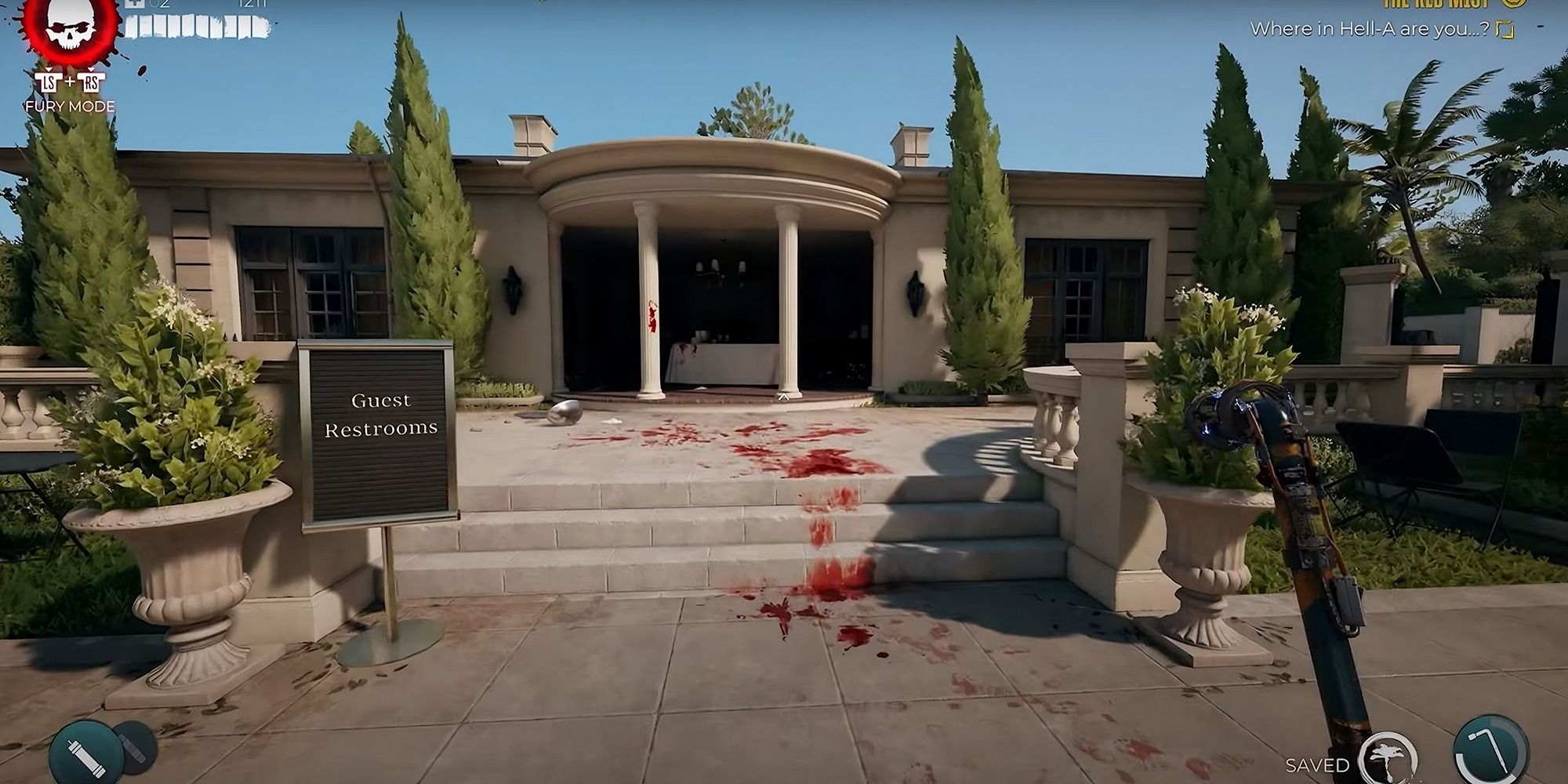Click the FURY MODE label
Viewport: 1568px width, 784px height.
71,104
